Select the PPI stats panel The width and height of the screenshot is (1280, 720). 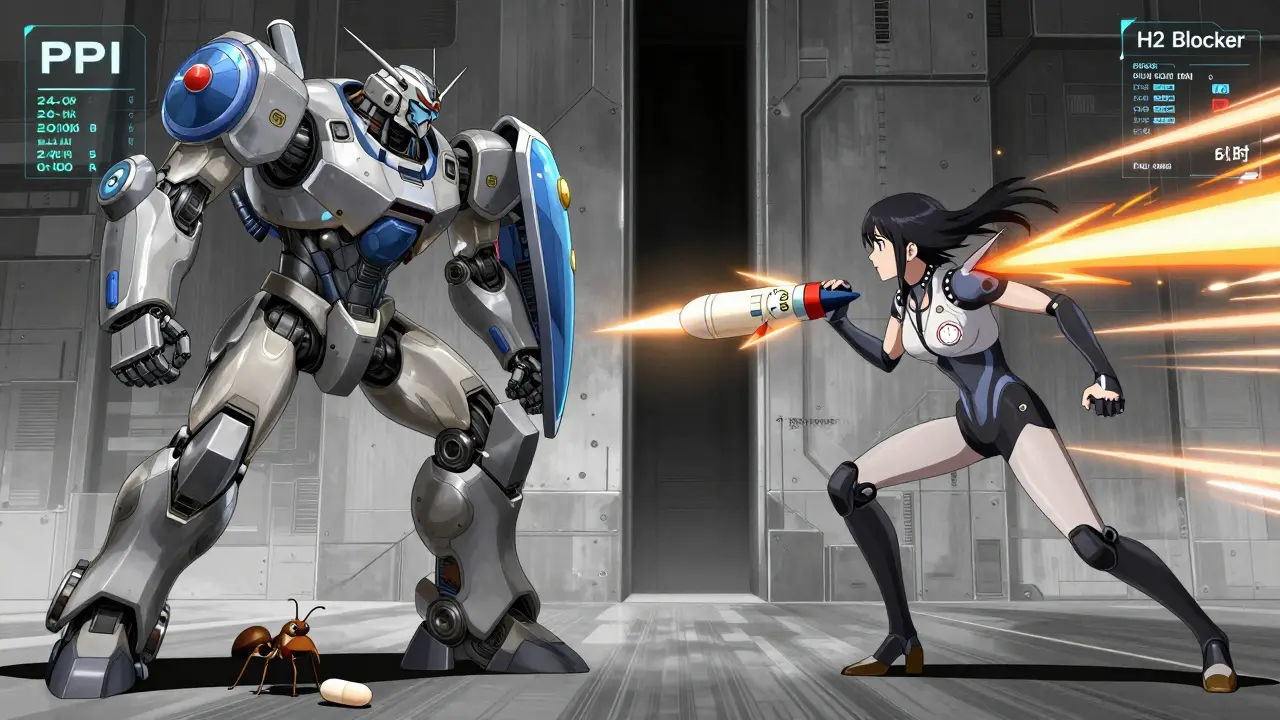pyautogui.click(x=84, y=102)
